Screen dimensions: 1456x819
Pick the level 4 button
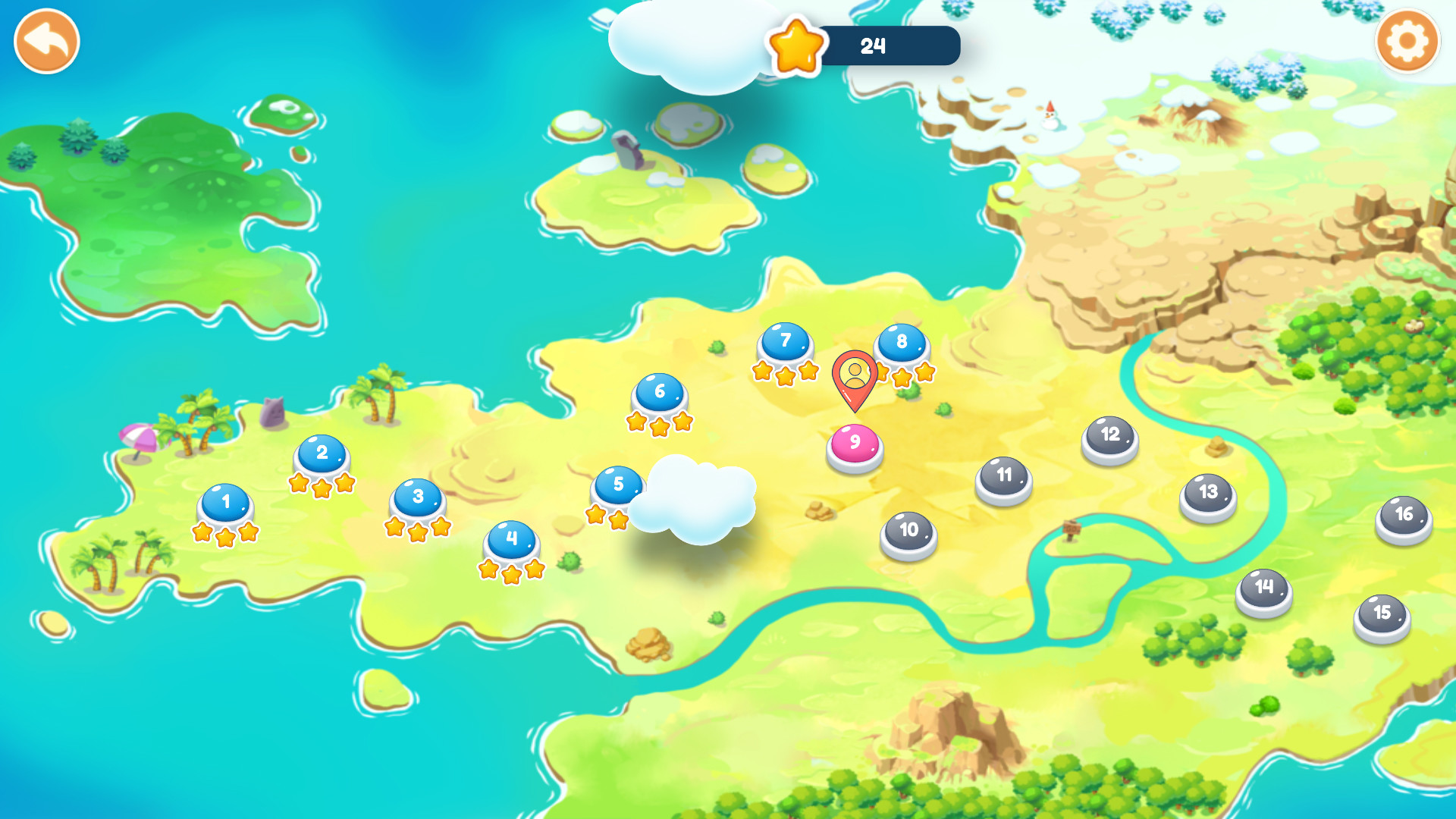[x=512, y=540]
